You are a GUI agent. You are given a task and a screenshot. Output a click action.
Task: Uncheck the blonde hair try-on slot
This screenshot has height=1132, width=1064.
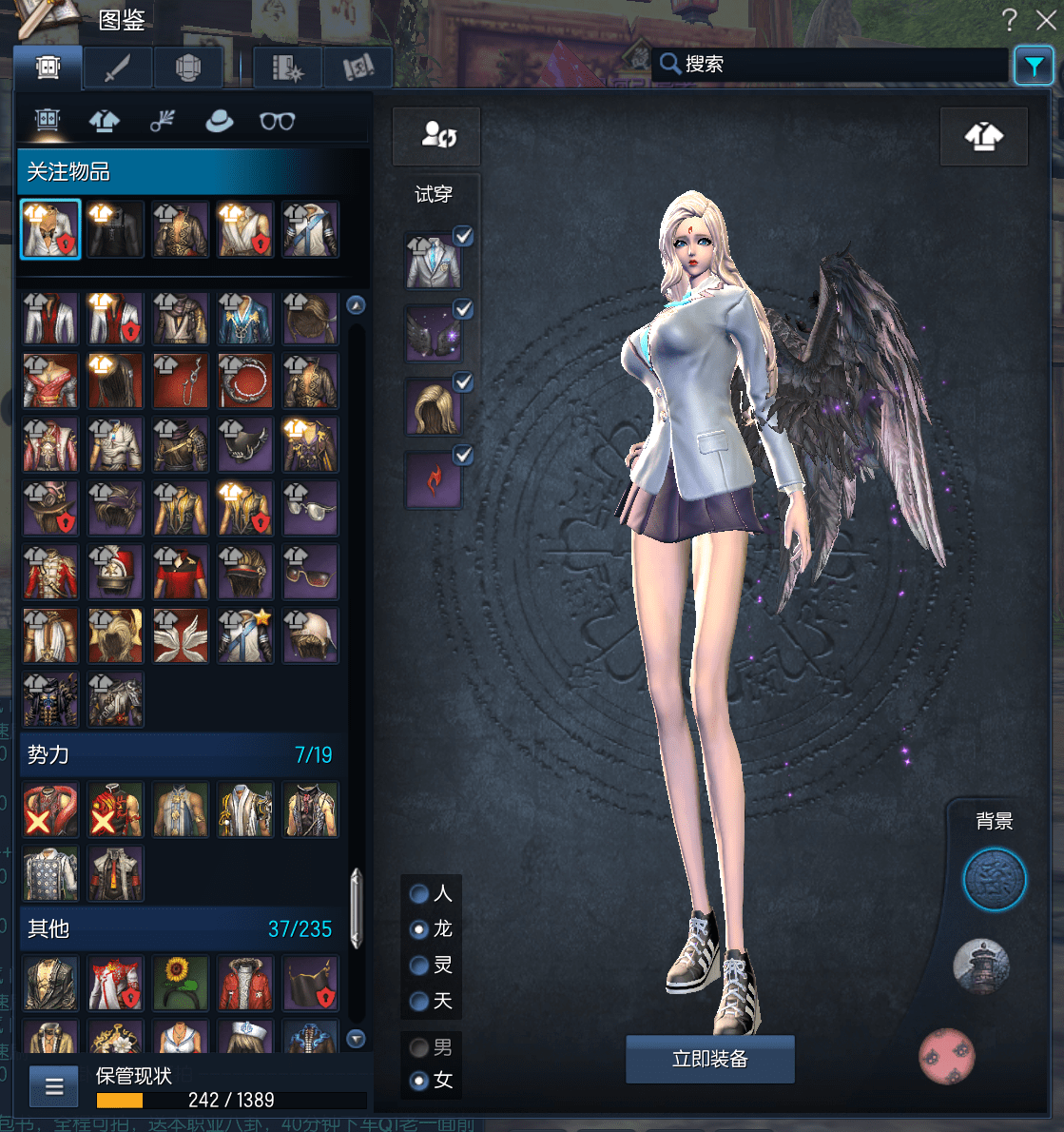click(463, 381)
